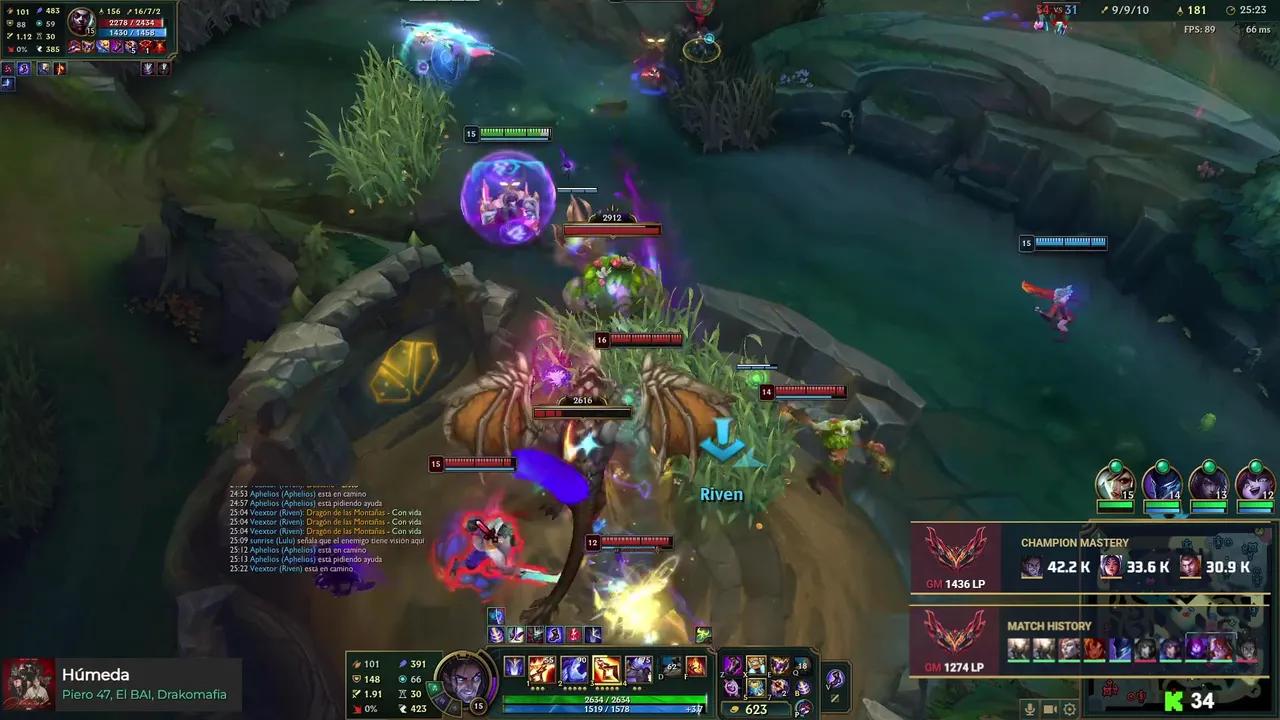The width and height of the screenshot is (1280, 720).
Task: Click Sylas's ultimate ability icon
Action: tap(638, 670)
